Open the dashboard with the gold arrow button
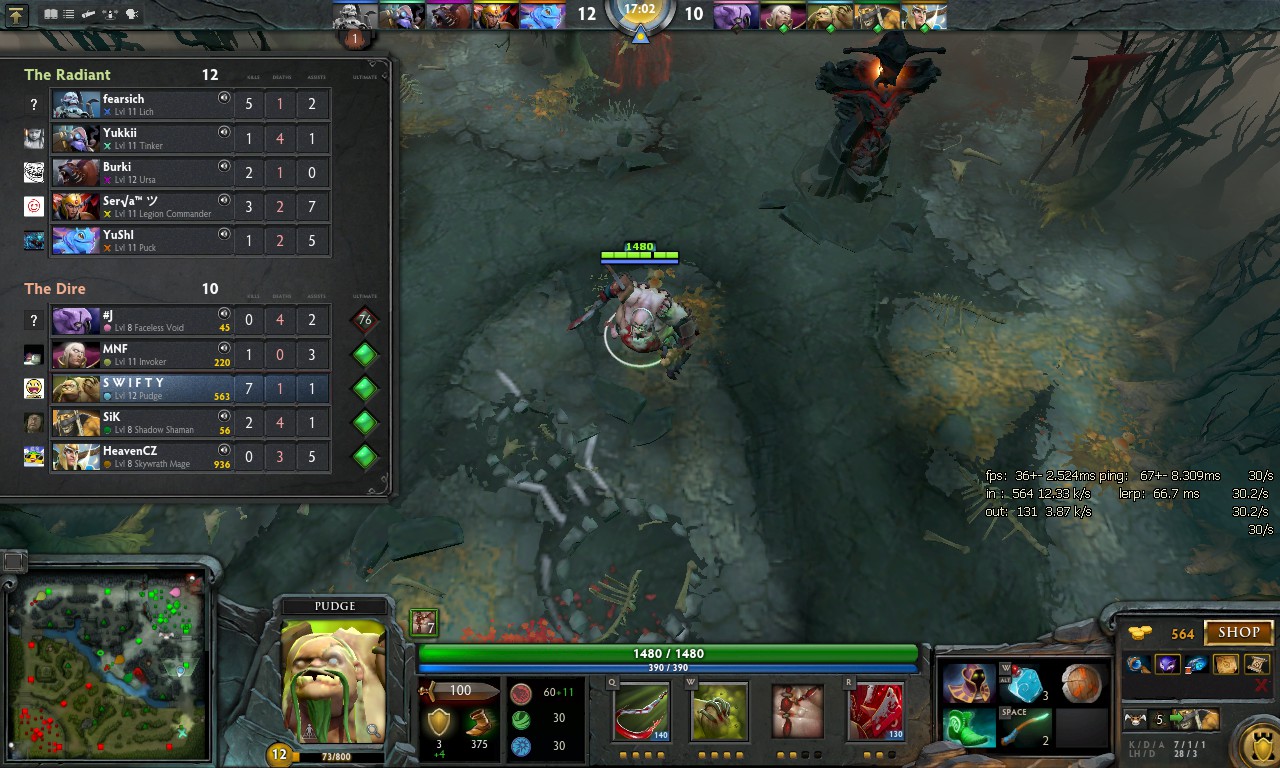The image size is (1280, 768). click(x=17, y=15)
